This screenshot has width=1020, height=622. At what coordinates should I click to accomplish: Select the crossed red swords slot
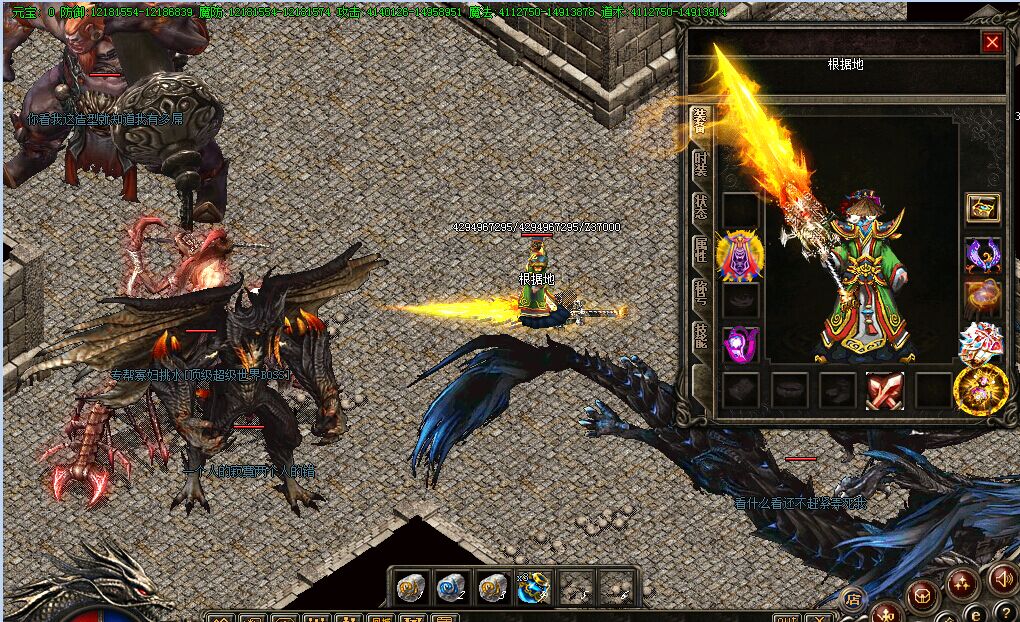[x=885, y=391]
